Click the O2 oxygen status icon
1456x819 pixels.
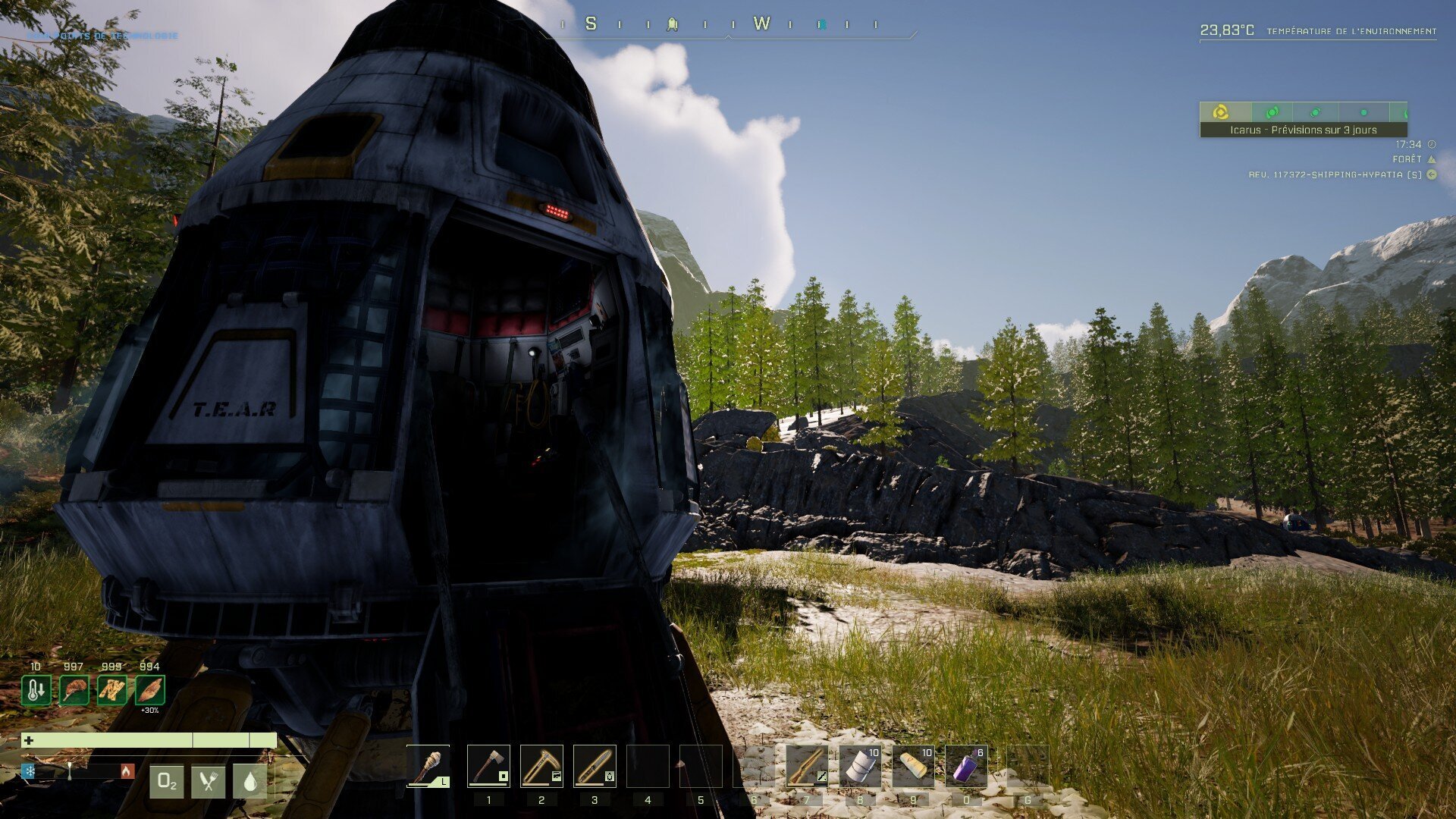tap(167, 782)
